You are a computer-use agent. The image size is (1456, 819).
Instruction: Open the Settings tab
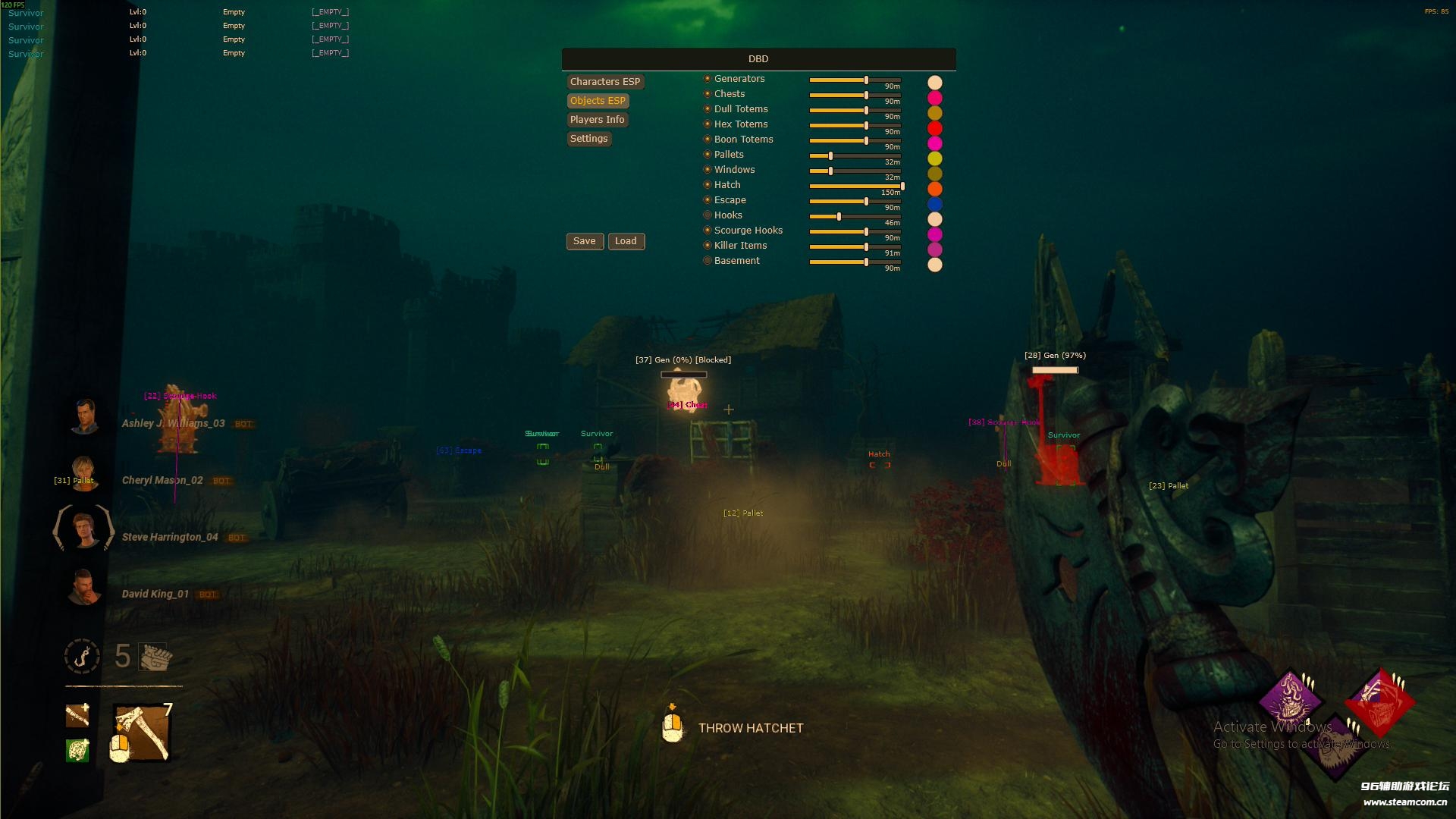coord(588,139)
